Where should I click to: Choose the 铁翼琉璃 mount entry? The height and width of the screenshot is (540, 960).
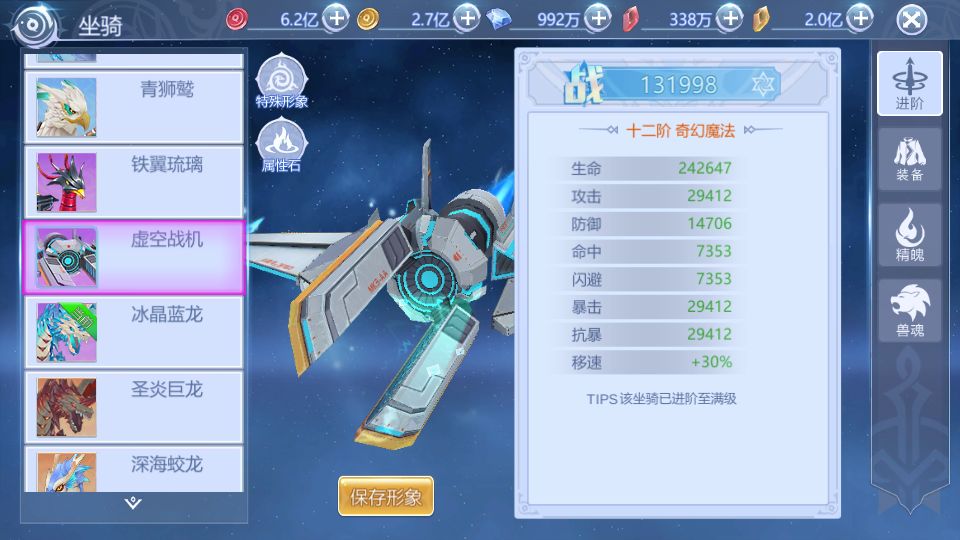click(133, 181)
